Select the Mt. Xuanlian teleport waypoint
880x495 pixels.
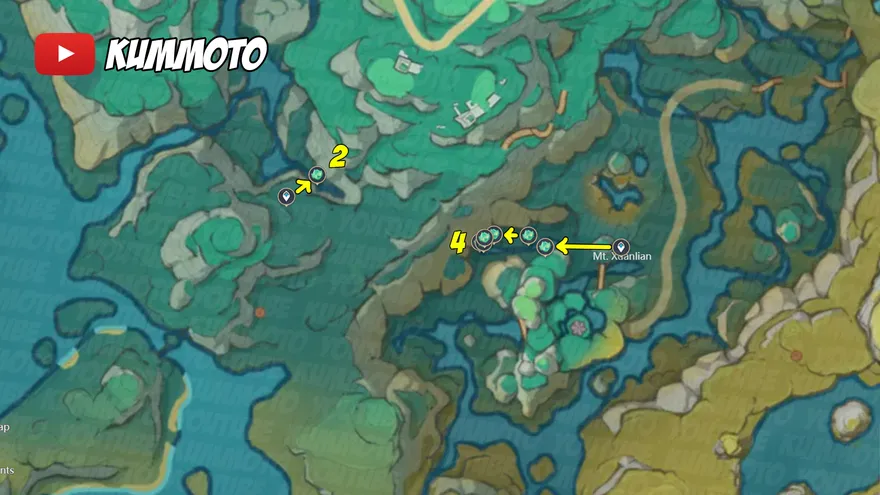click(620, 246)
